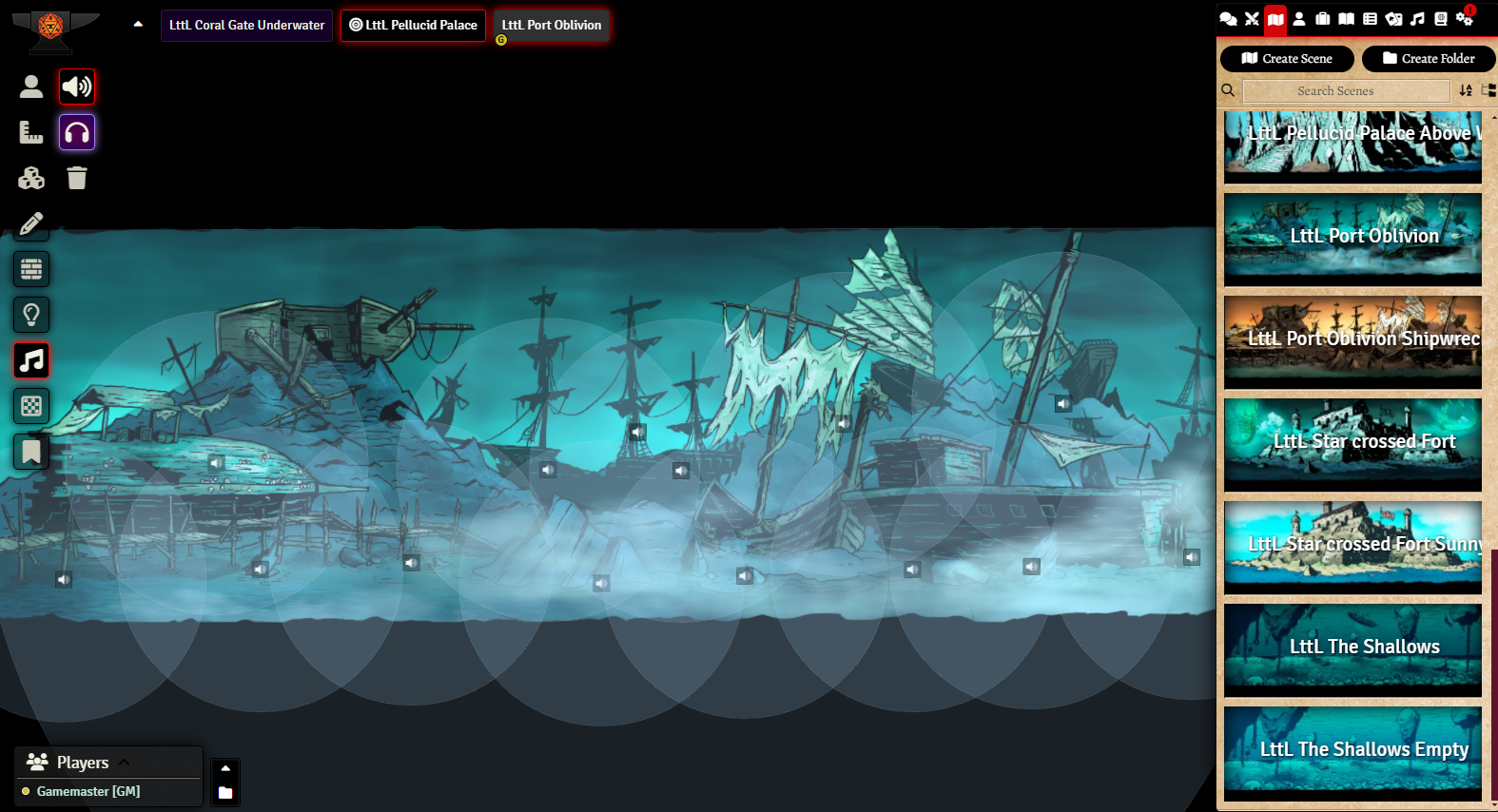Select the LttL Star crossed Fort Sunny scene
Viewport: 1498px width, 812px height.
[1352, 547]
